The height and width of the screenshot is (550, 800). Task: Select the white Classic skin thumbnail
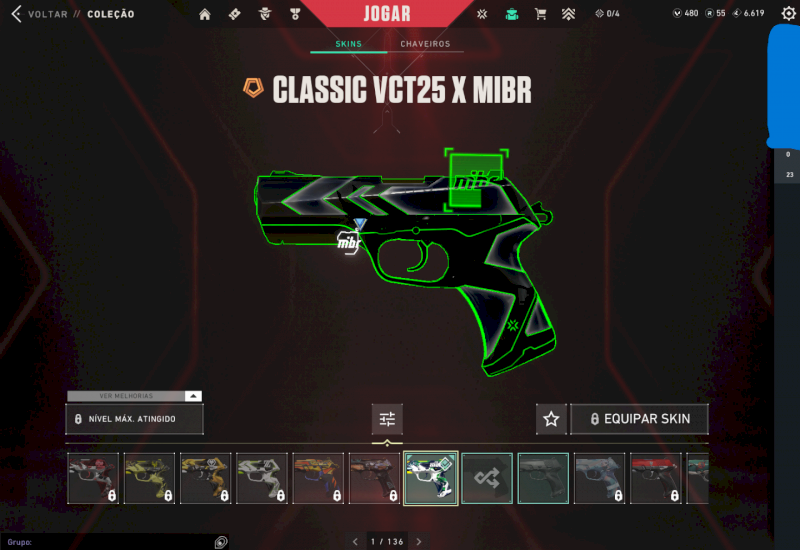(x=261, y=478)
